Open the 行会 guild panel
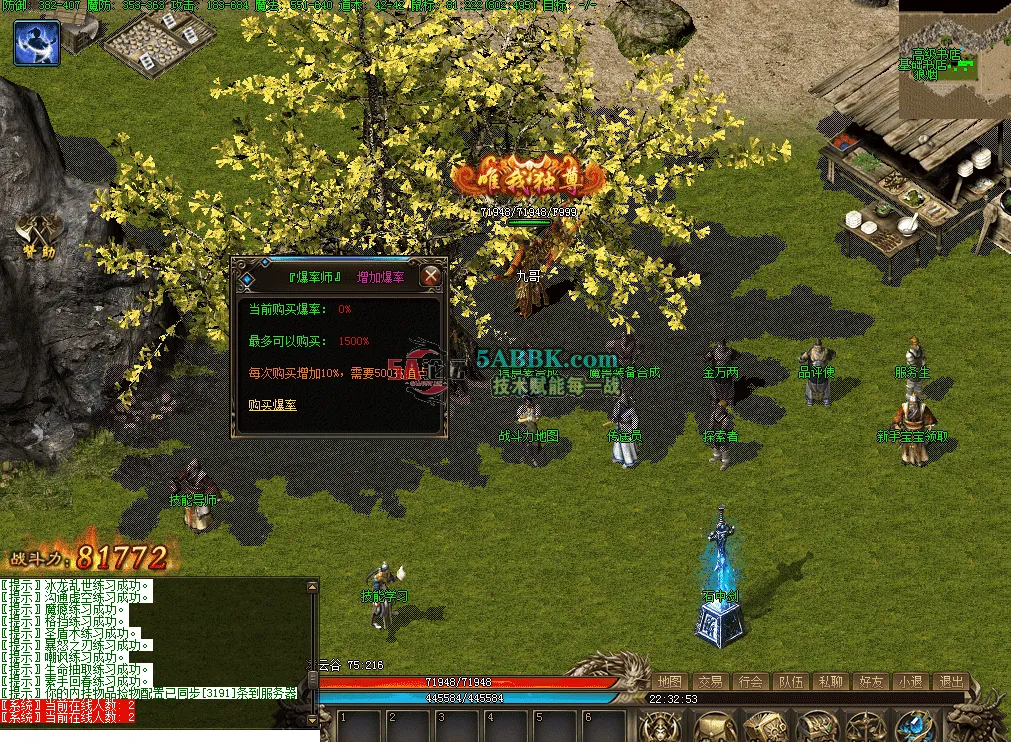The image size is (1011, 742). click(x=751, y=681)
